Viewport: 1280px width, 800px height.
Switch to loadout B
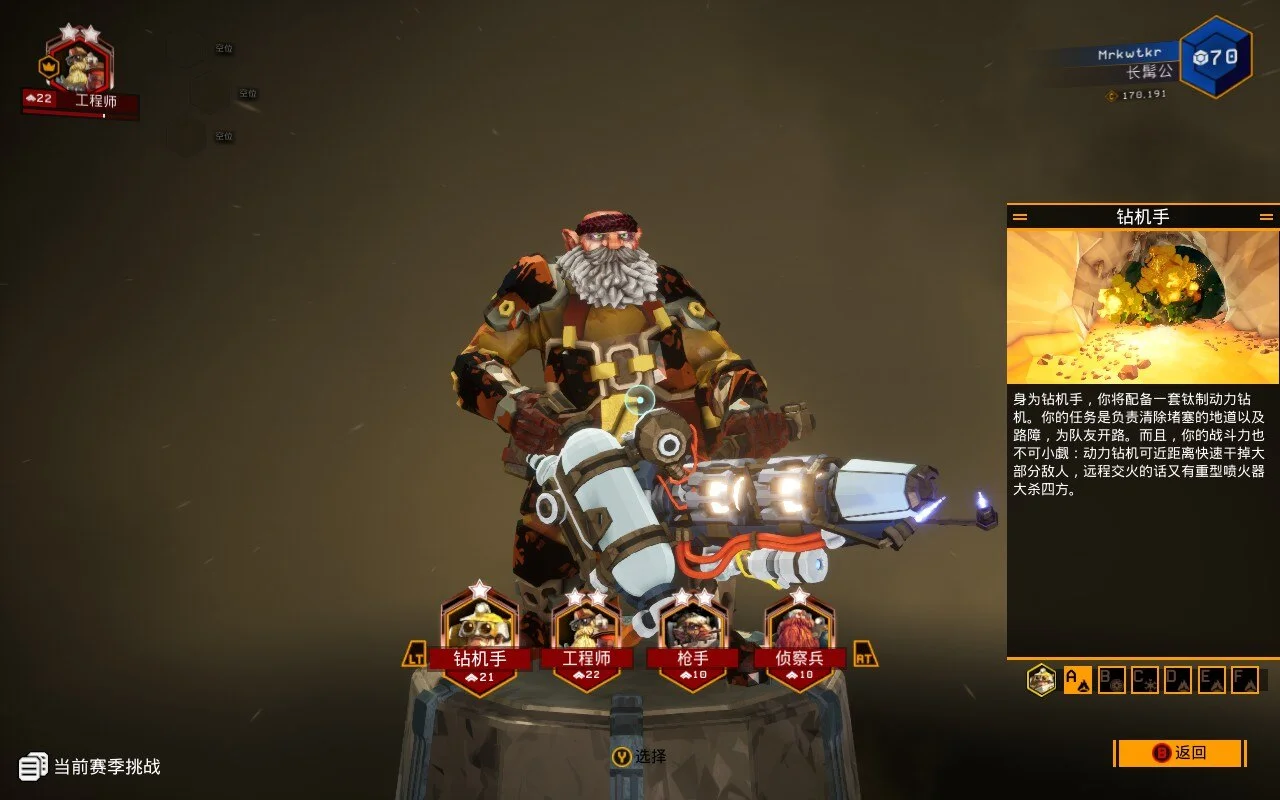click(1111, 680)
